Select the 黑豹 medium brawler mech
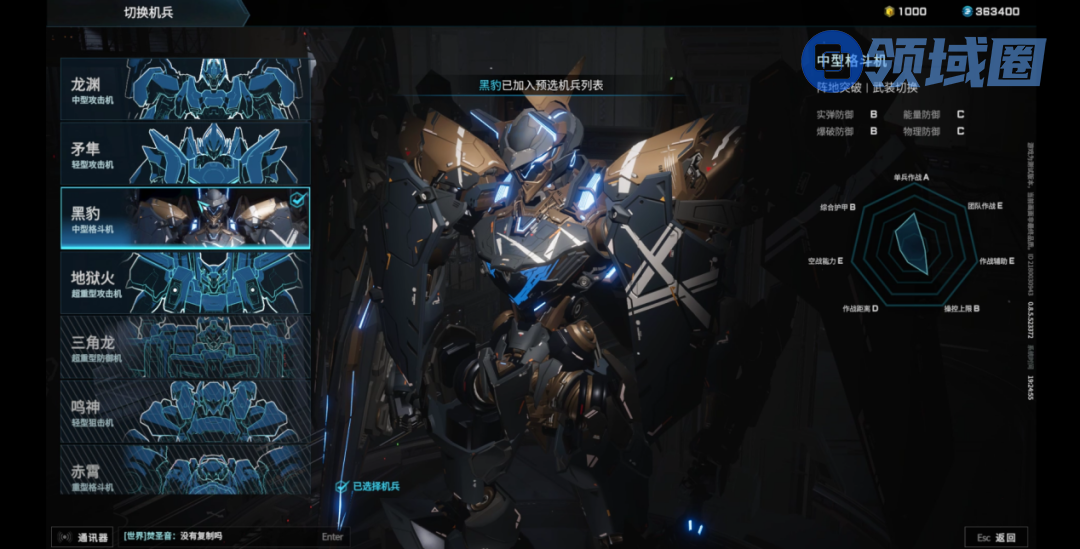 185,218
